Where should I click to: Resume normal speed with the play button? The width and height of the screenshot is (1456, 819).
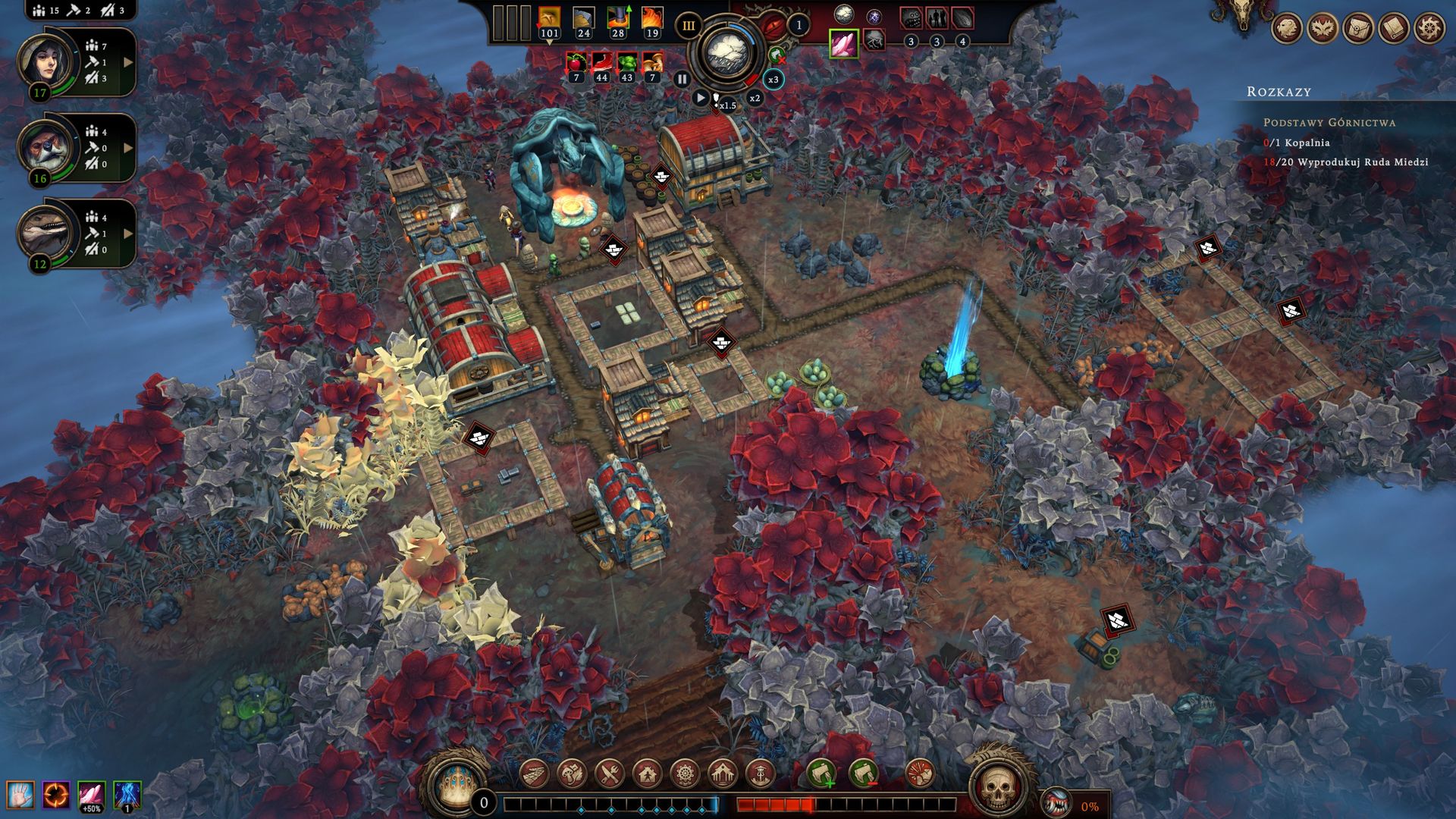701,98
